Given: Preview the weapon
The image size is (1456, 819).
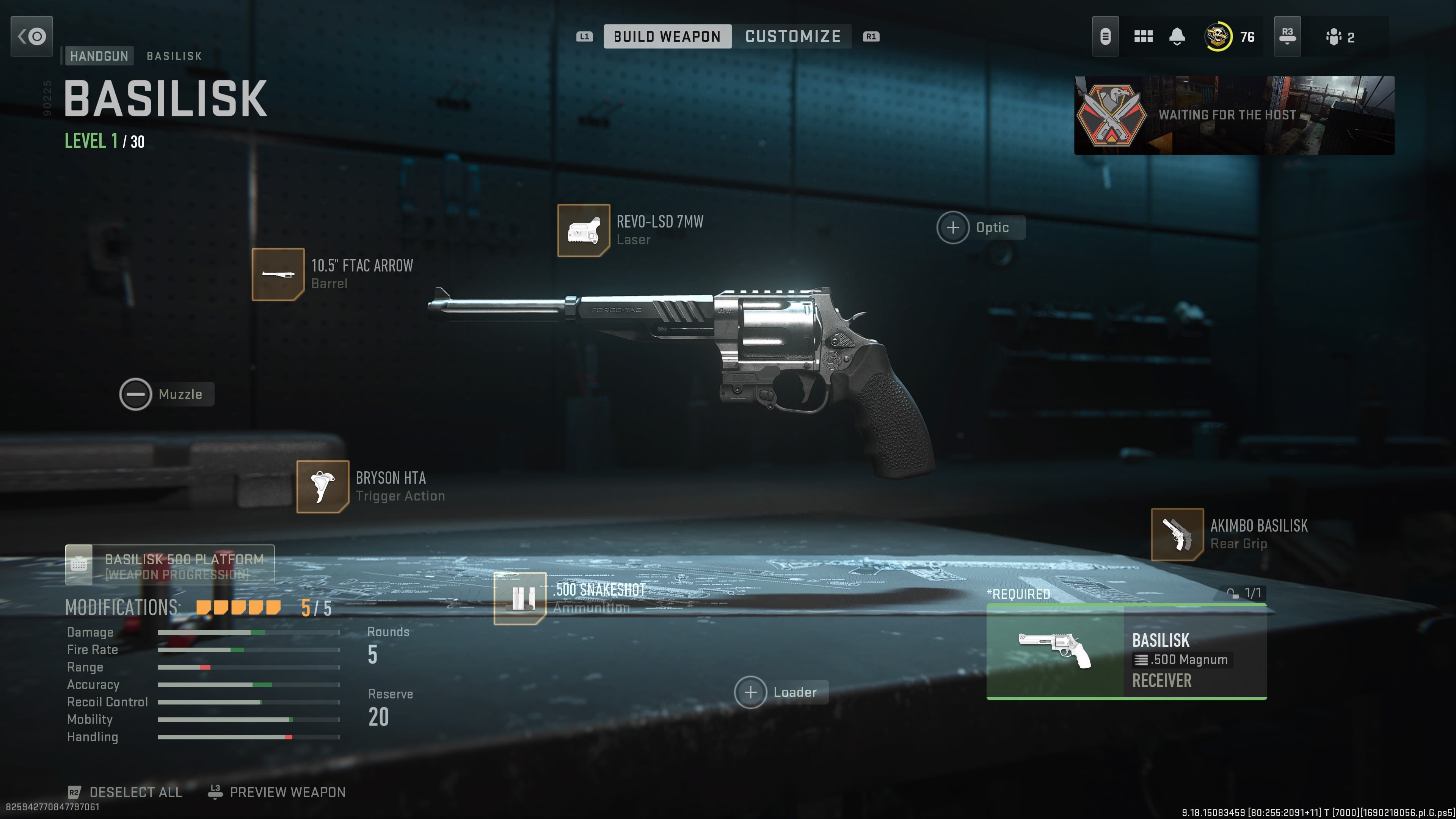Looking at the screenshot, I should (277, 792).
